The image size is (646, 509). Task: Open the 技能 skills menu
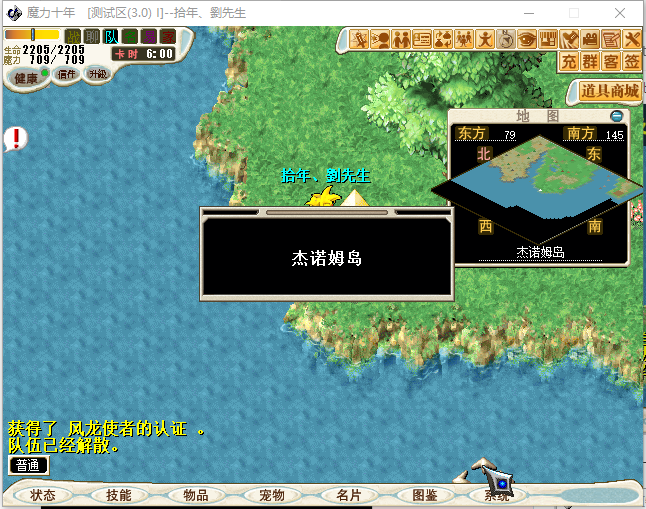118,495
